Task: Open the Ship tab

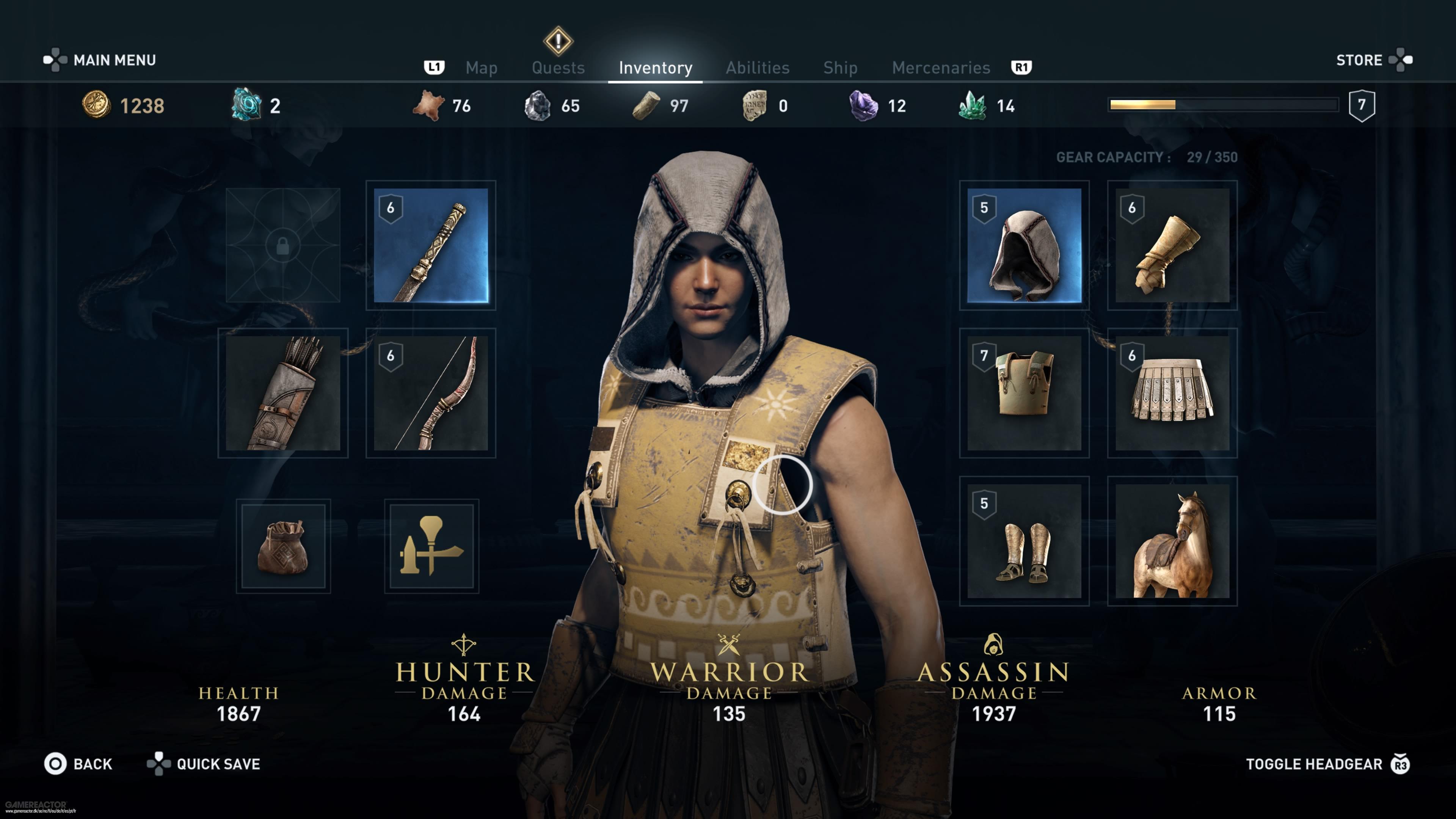Action: click(x=840, y=68)
